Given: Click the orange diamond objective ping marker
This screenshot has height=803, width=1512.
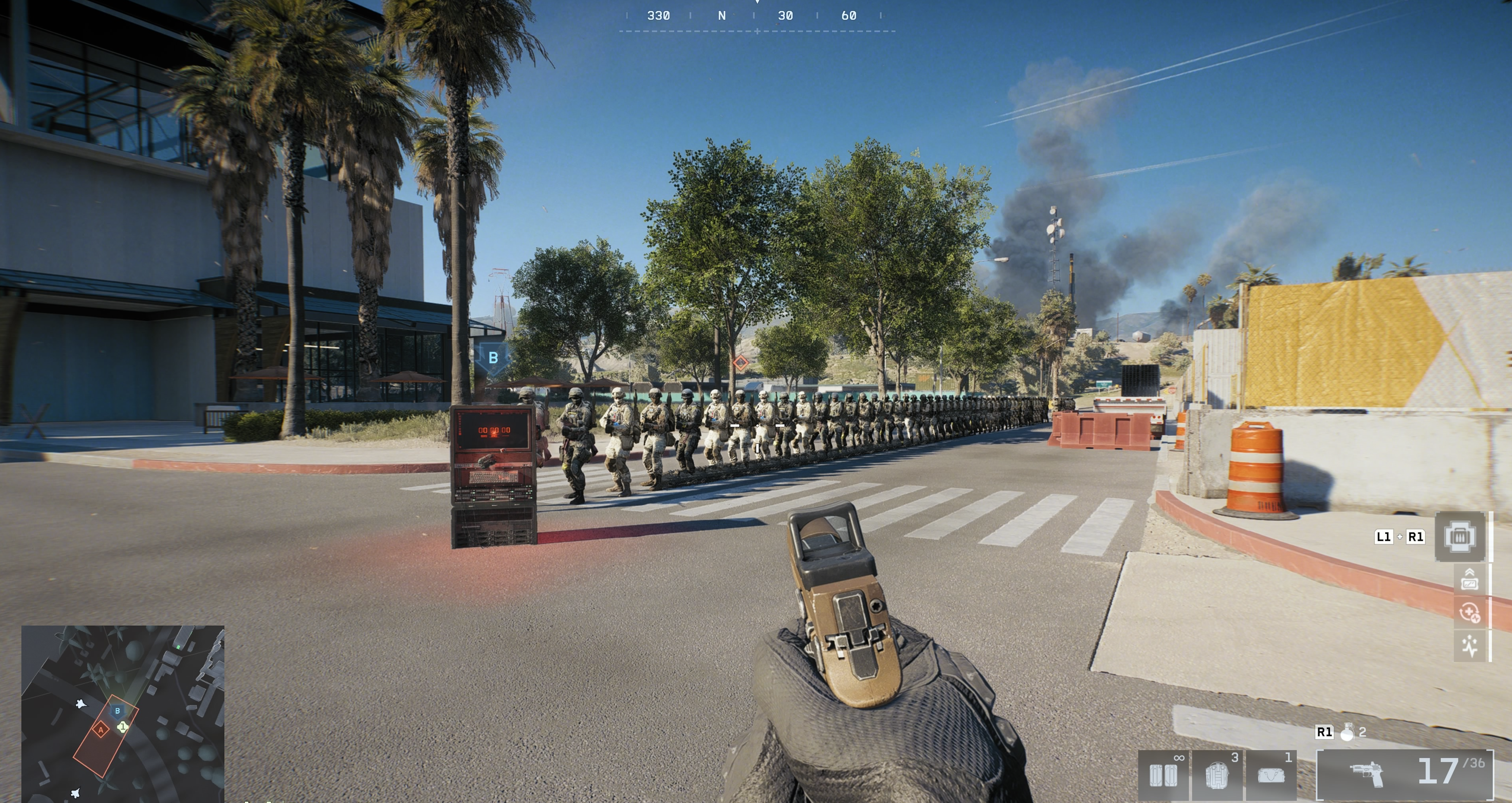Looking at the screenshot, I should pos(740,363).
